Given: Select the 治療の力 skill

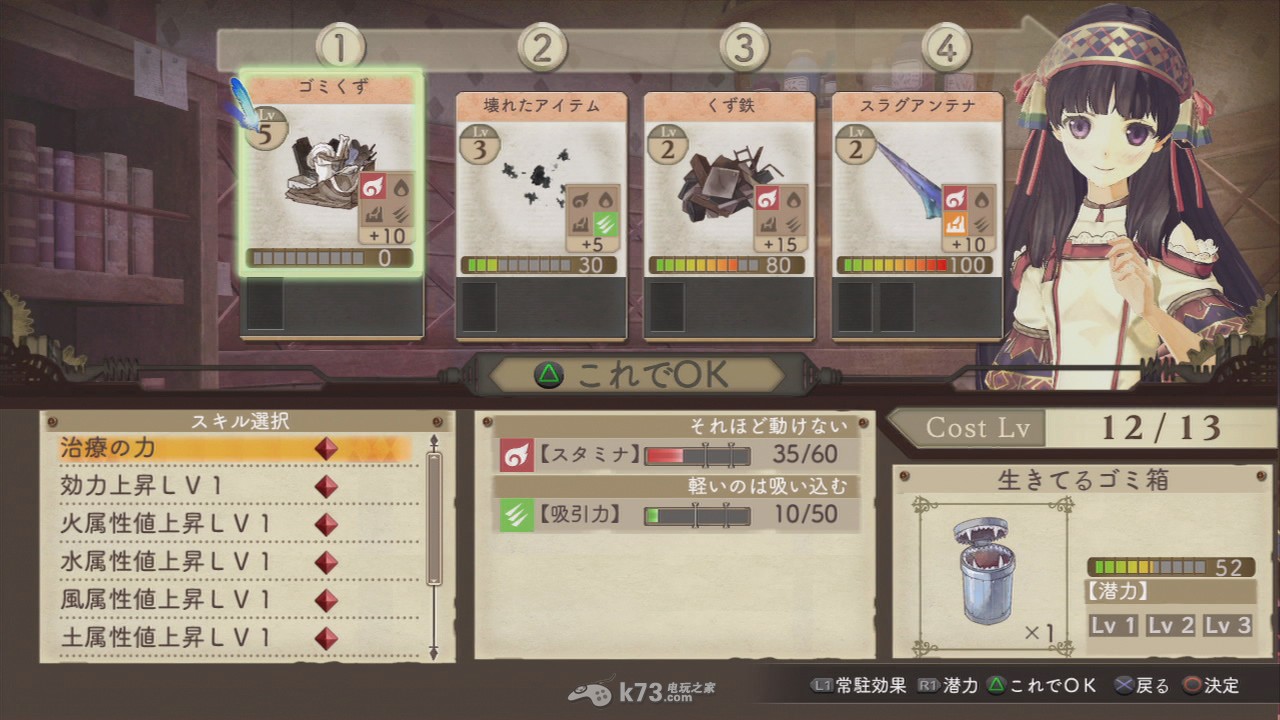Looking at the screenshot, I should pos(235,449).
